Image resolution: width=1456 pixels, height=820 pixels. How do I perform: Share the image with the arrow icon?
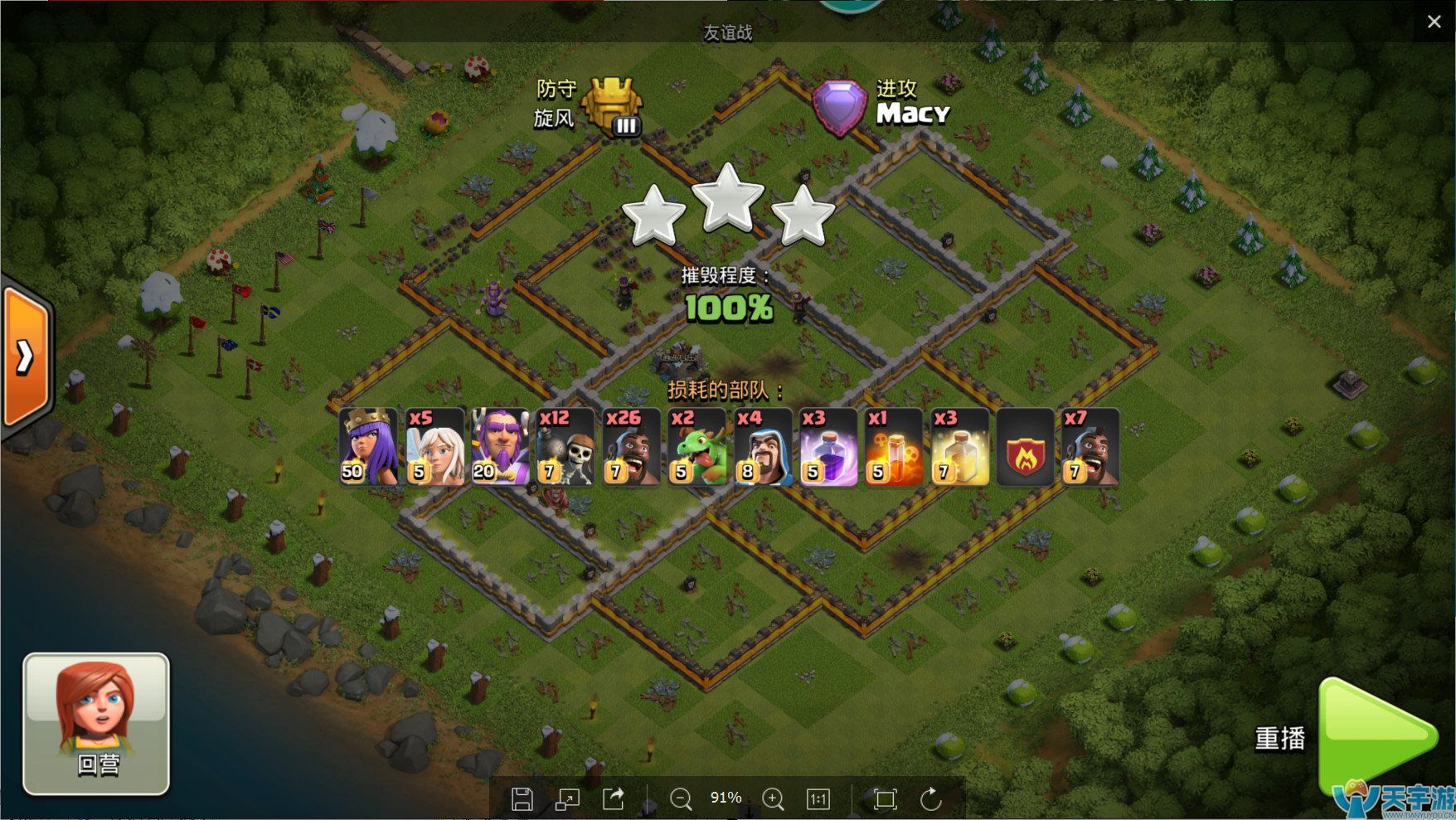click(x=613, y=798)
